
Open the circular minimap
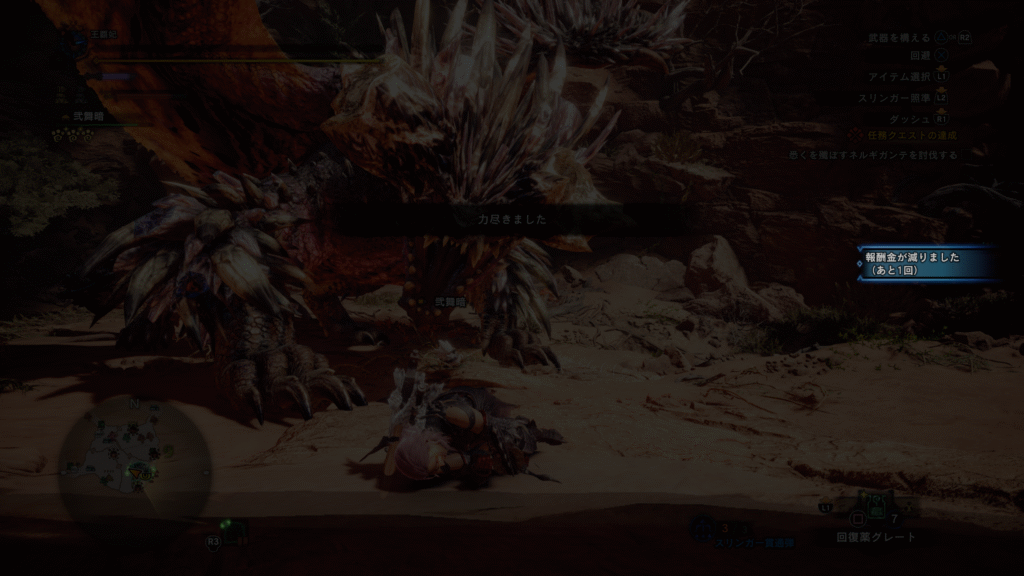[133, 462]
